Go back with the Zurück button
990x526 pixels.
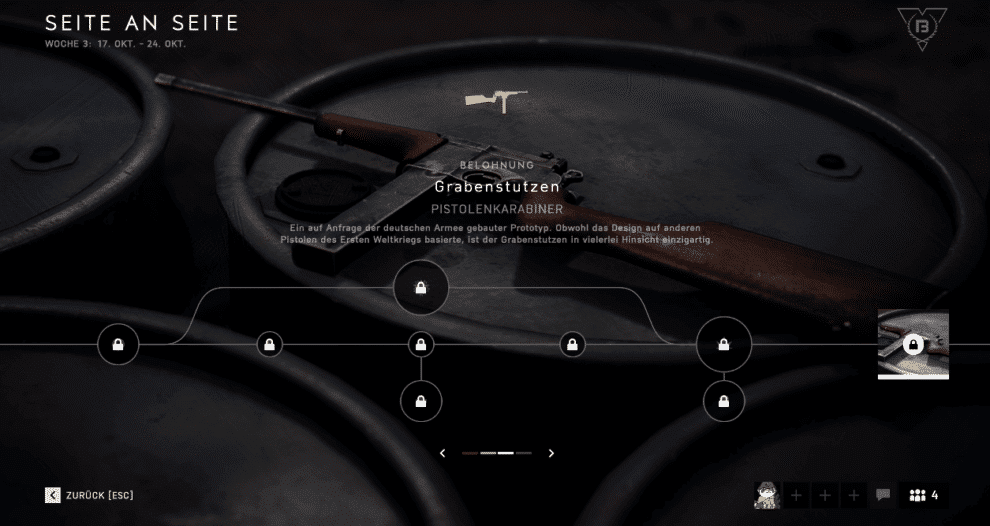pos(89,495)
